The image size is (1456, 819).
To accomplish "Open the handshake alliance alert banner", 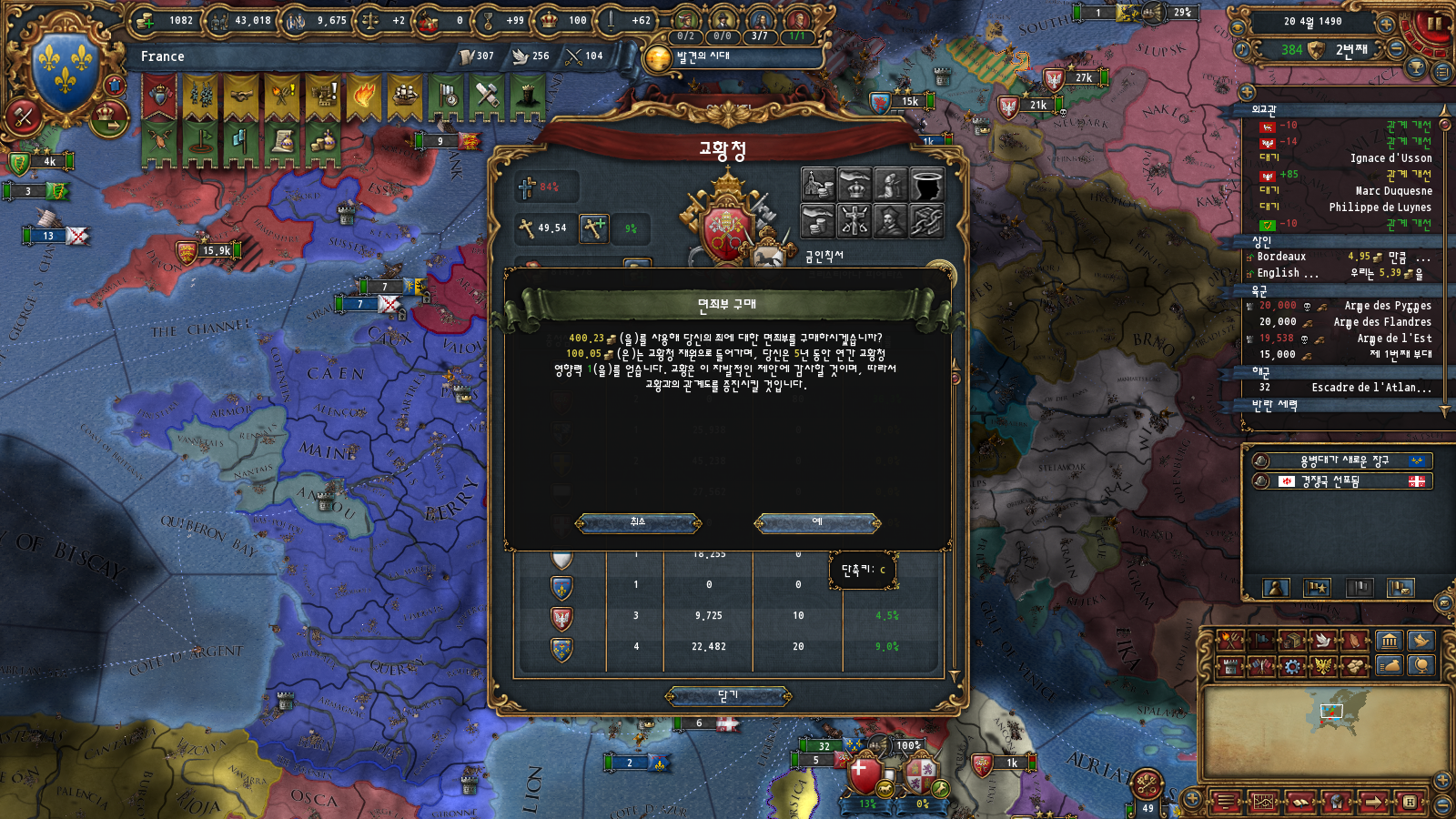I will (x=241, y=96).
